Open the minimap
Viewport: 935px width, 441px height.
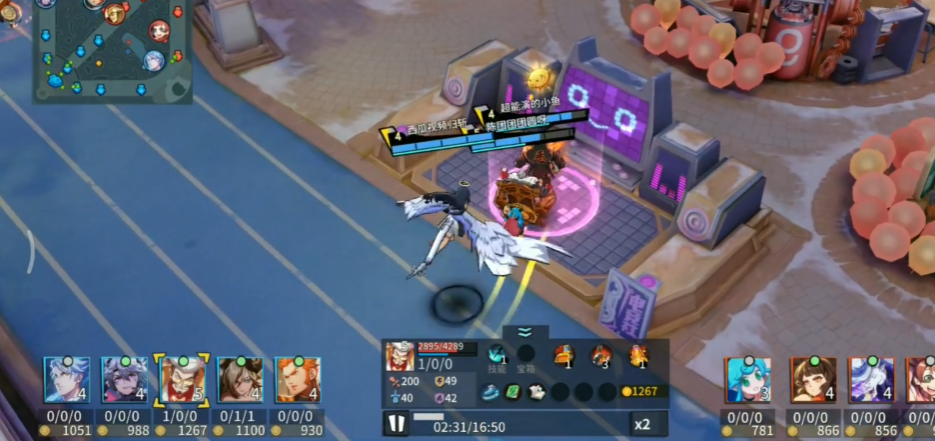[x=112, y=50]
